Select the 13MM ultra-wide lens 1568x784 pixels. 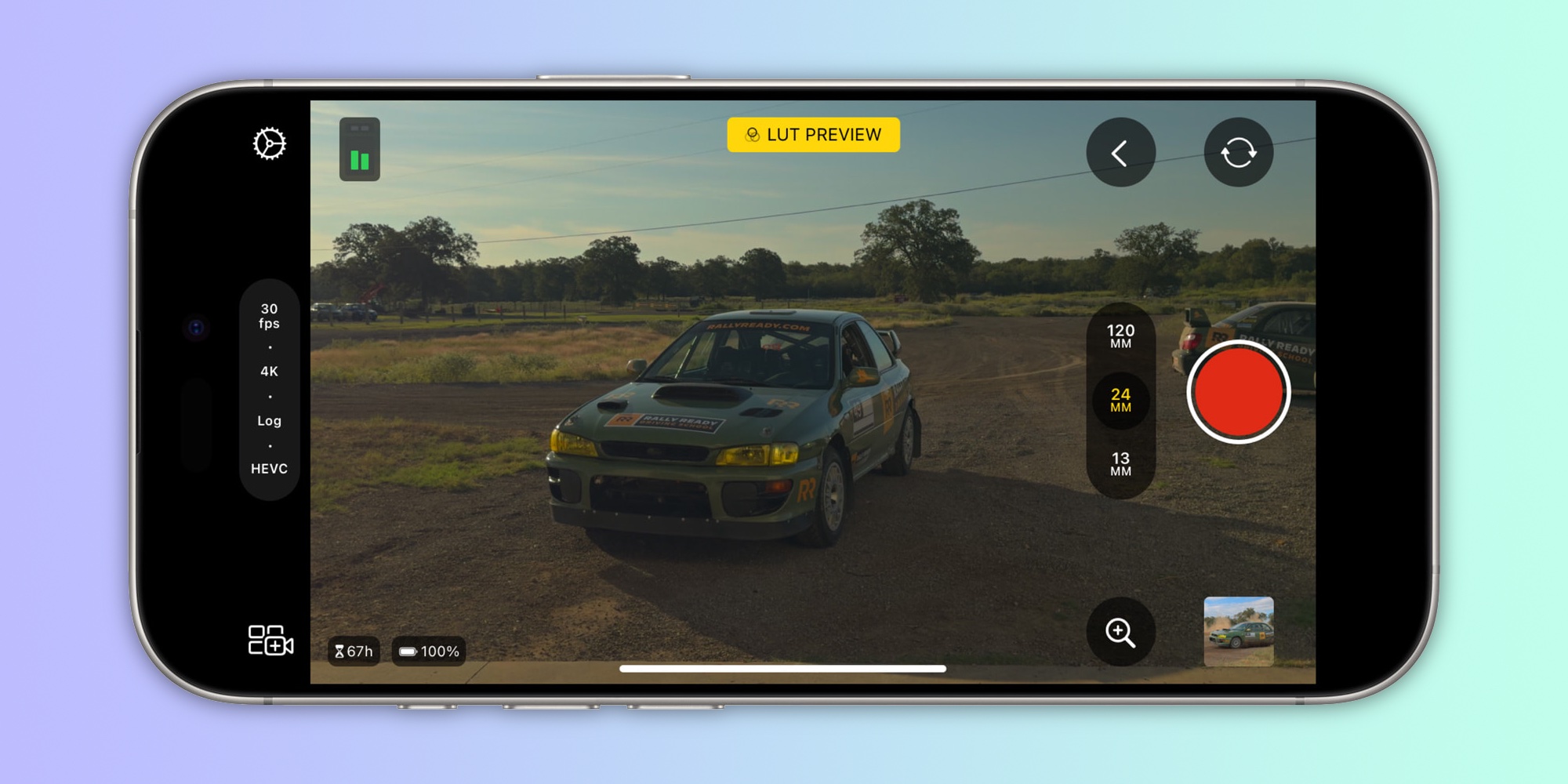pos(1121,463)
